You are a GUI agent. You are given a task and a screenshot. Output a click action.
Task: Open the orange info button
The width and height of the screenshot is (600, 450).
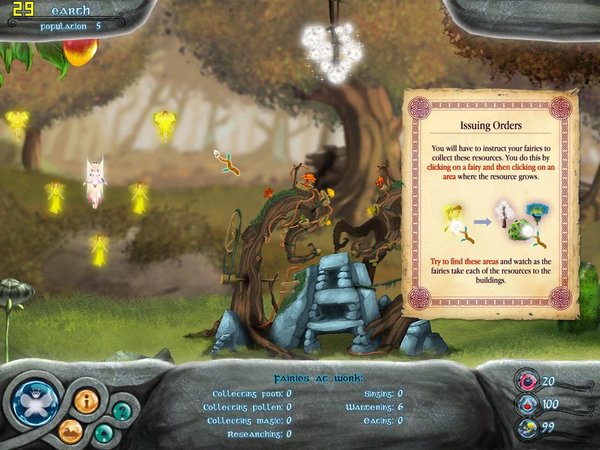[x=85, y=400]
